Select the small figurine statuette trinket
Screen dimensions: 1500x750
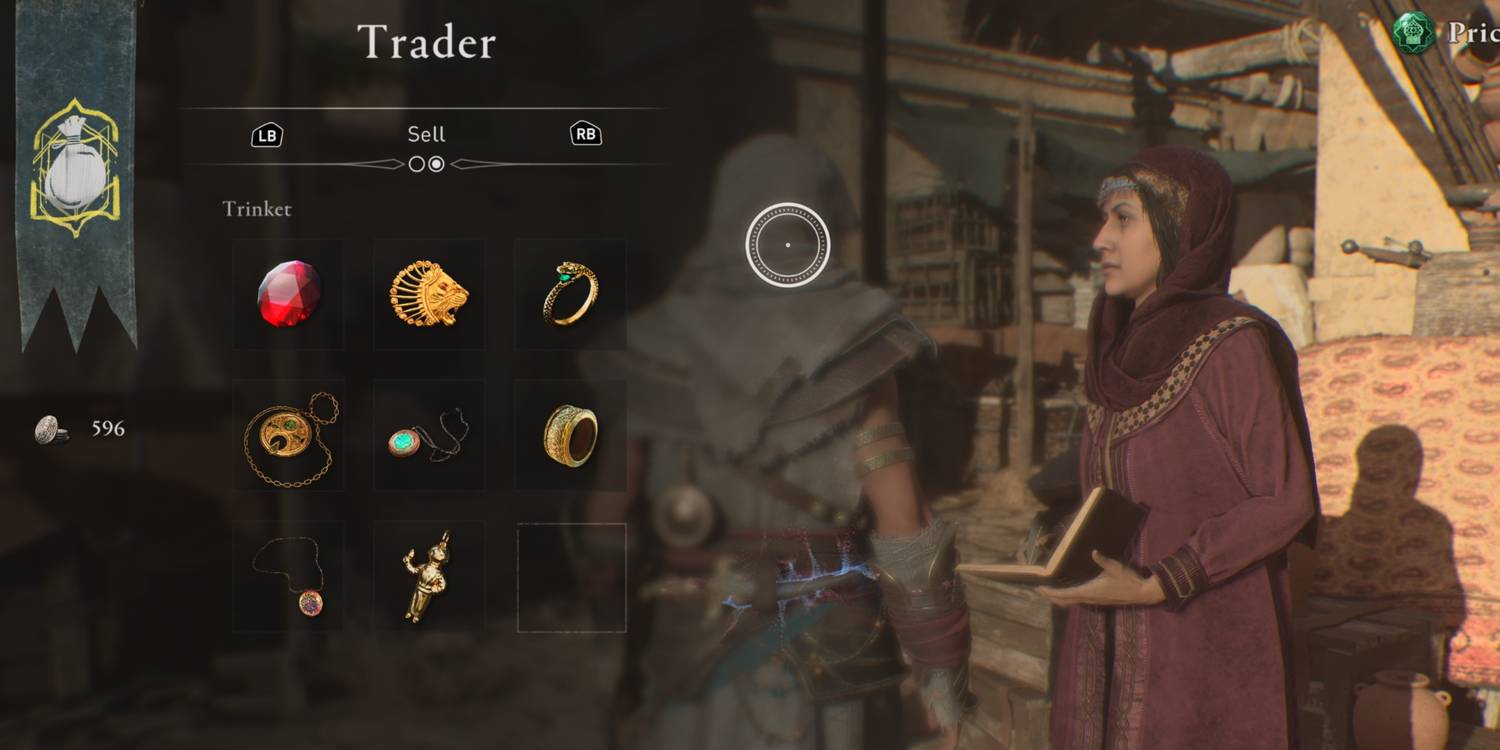(429, 575)
